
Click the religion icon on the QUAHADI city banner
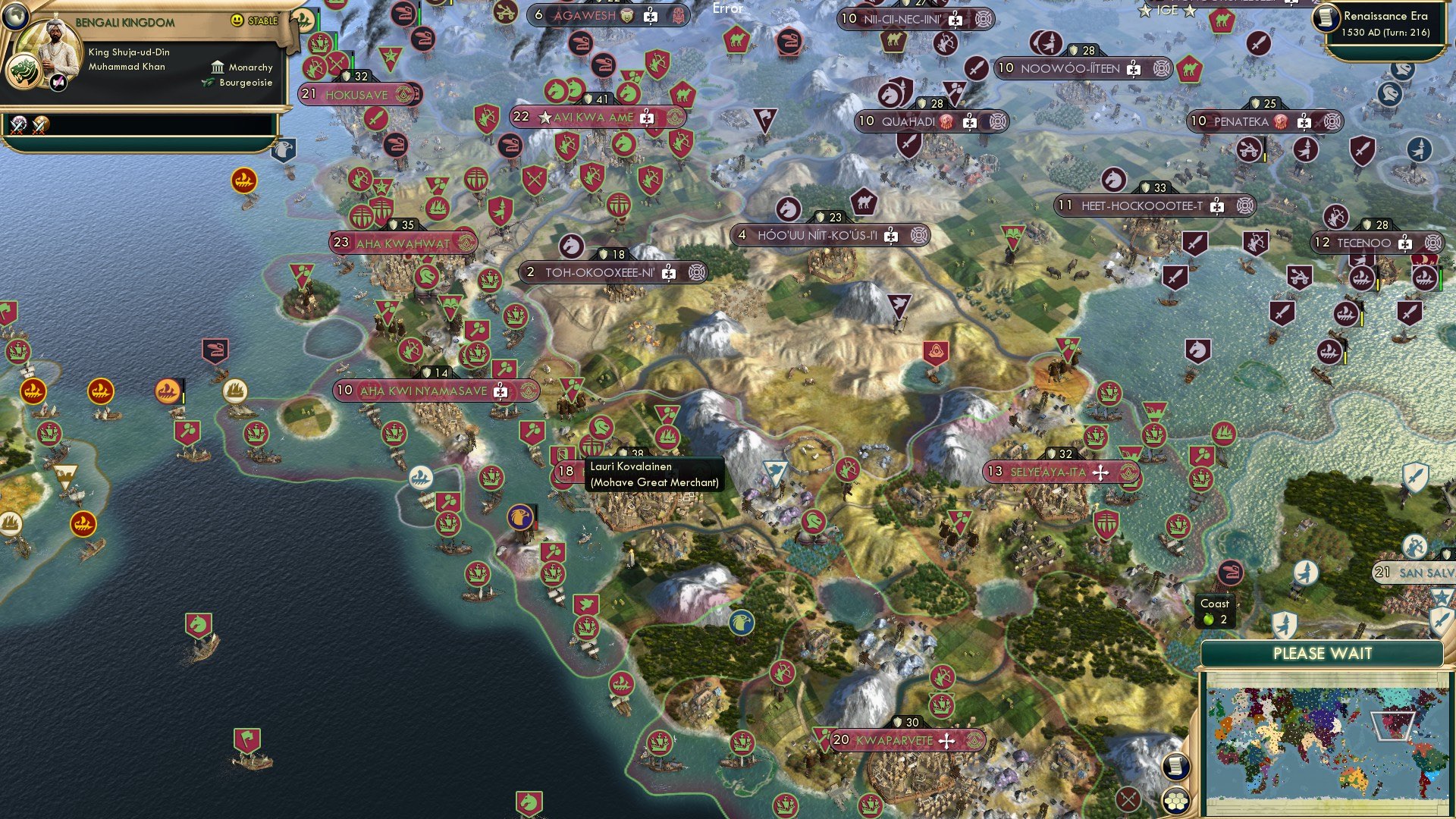coord(946,123)
